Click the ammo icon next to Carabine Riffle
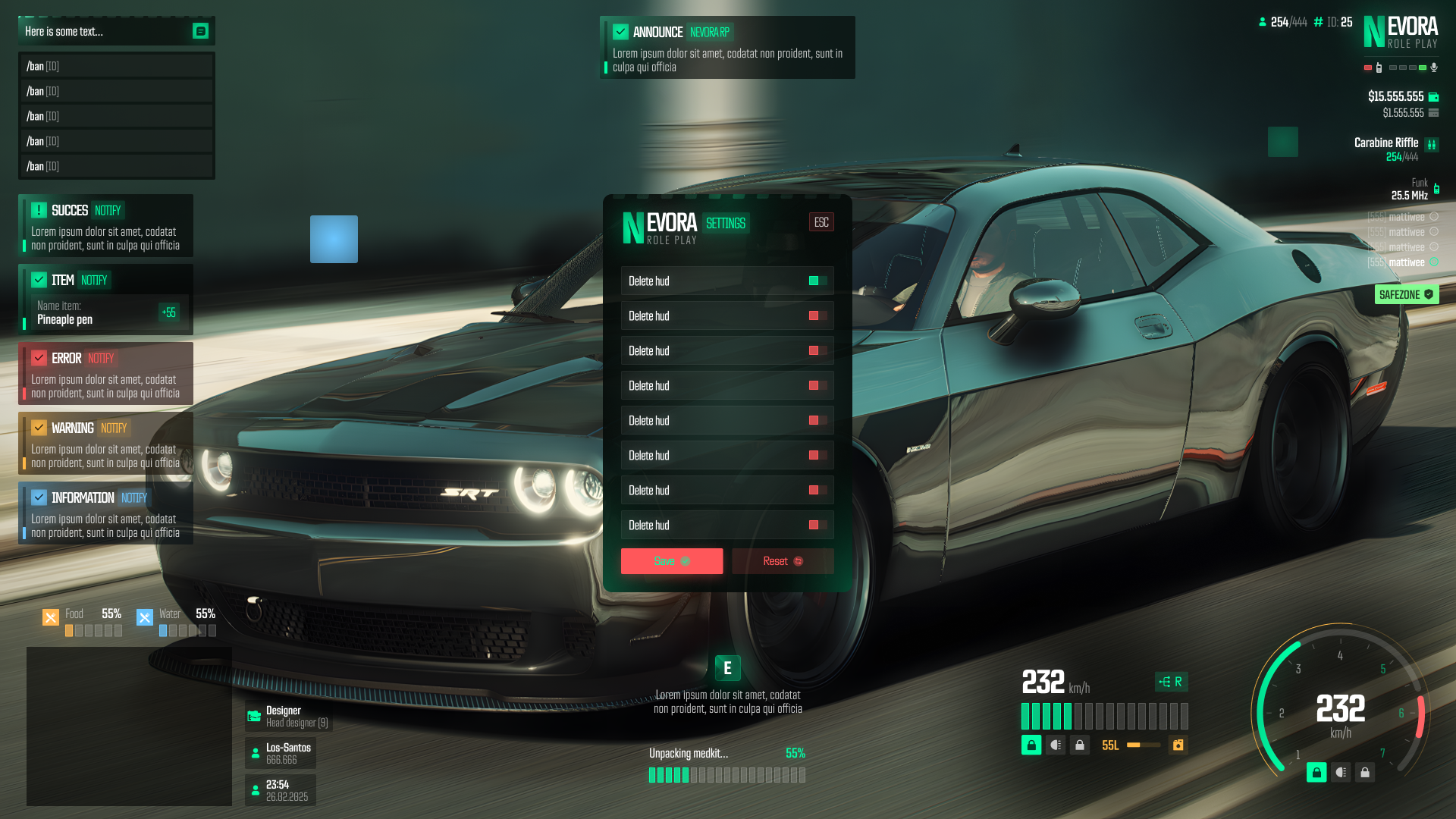Screen dimensions: 1456x819 [x=1432, y=144]
